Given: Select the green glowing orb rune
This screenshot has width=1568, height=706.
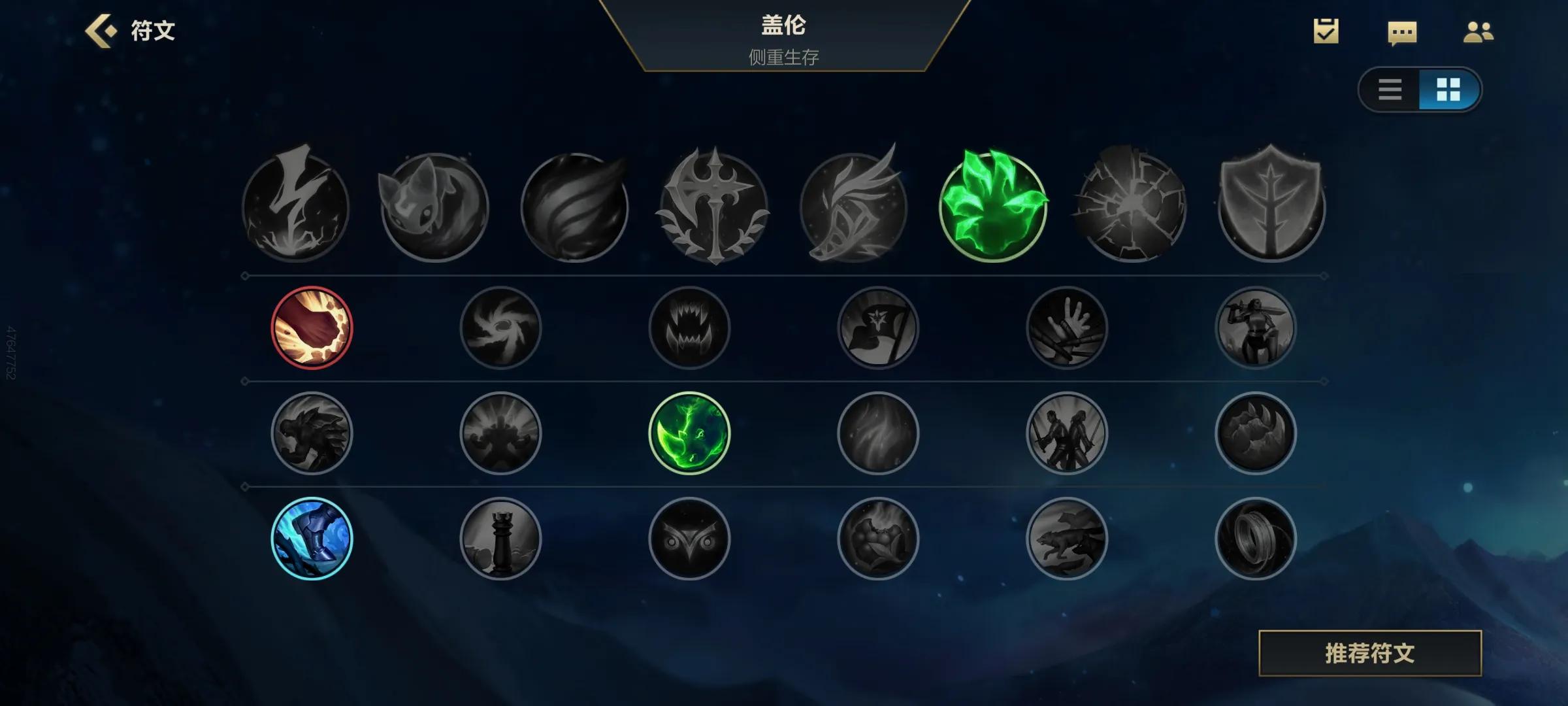Looking at the screenshot, I should coord(689,433).
